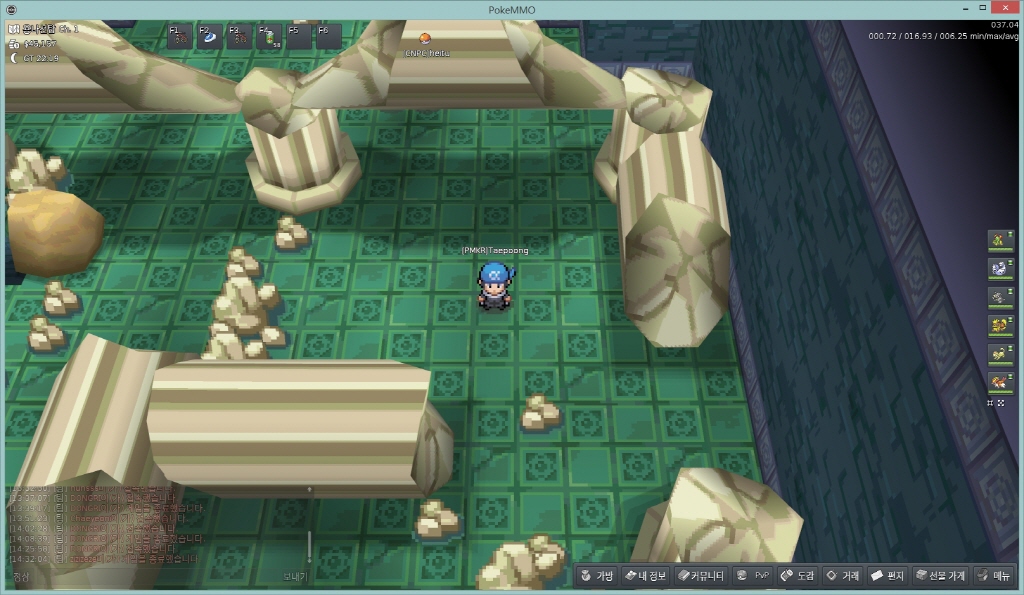Open the 선물 가게 (Gift Shop)
The width and height of the screenshot is (1024, 595).
point(939,576)
